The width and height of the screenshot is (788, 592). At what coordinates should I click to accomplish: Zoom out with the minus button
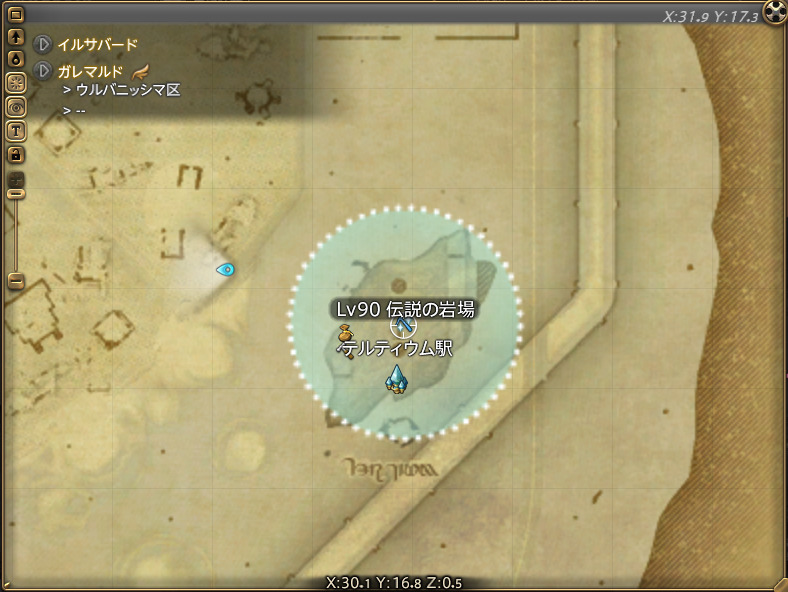click(16, 281)
